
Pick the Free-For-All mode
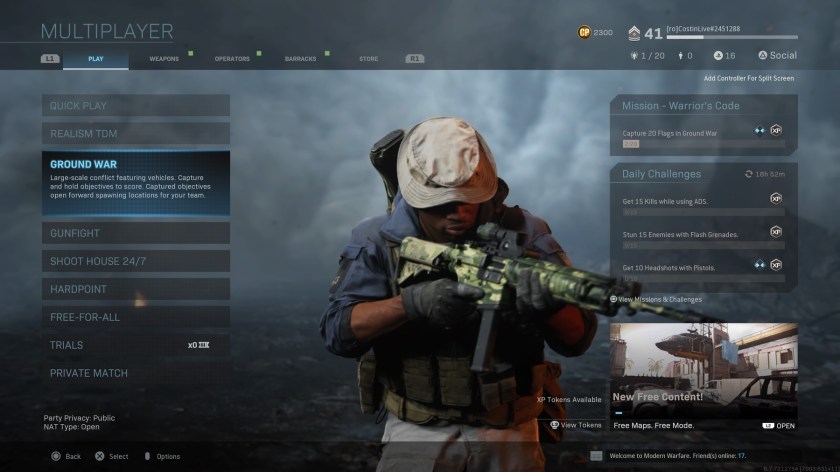pyautogui.click(x=135, y=317)
